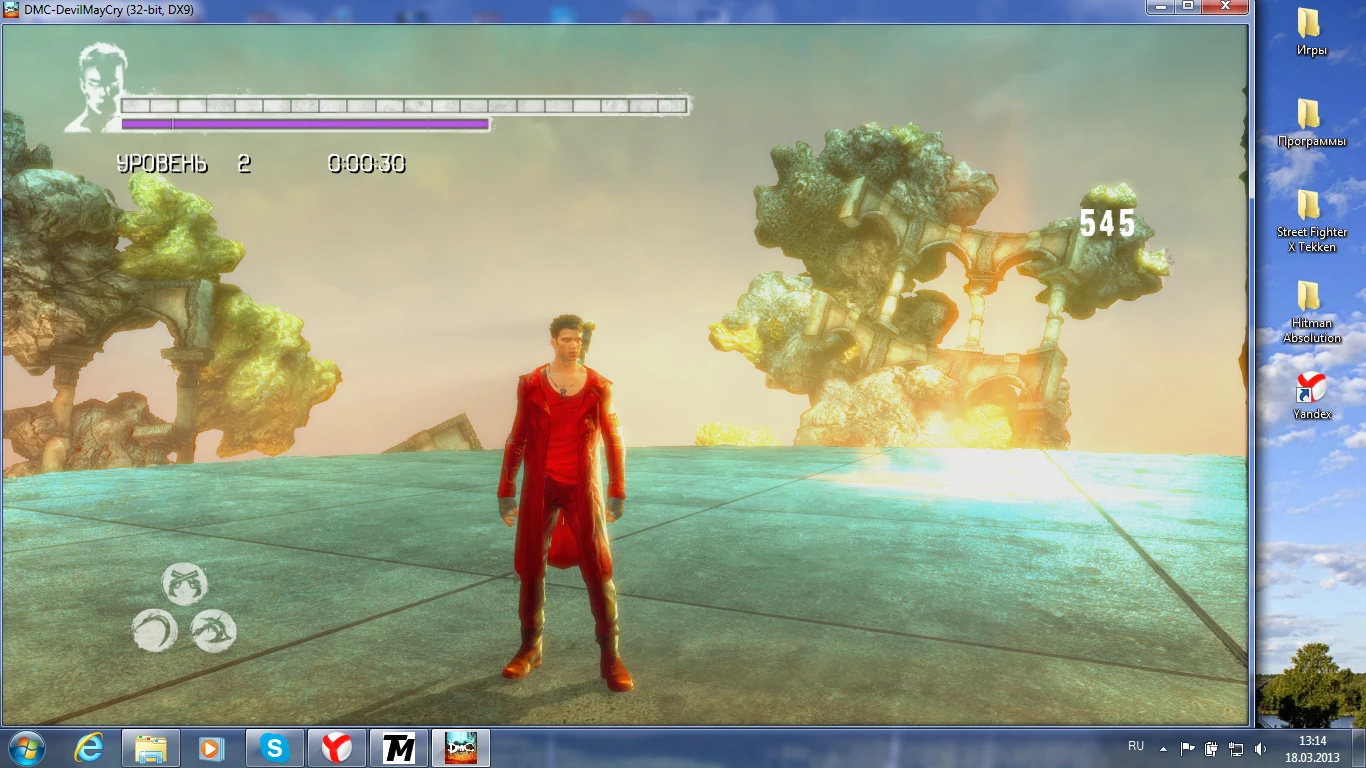The image size is (1366, 768).
Task: Open the Start menu
Action: 27,747
